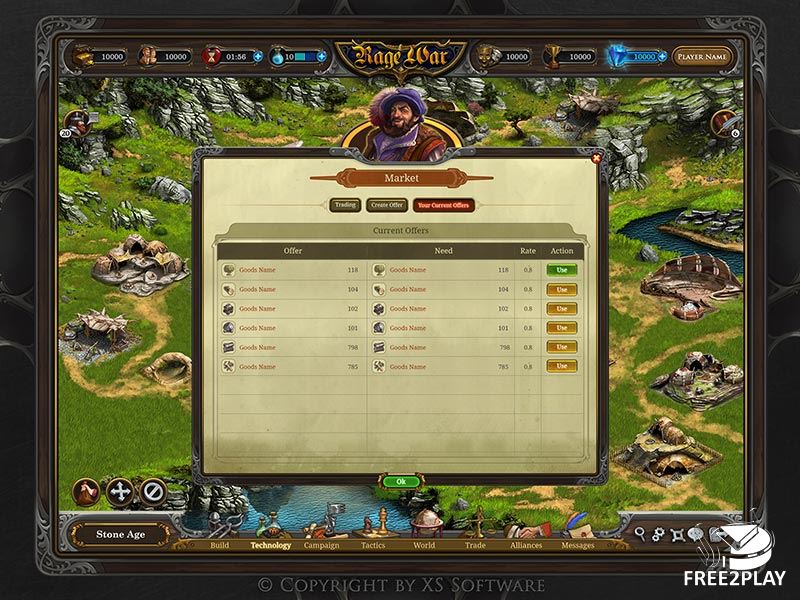
Task: Confirm with the green Ok button
Action: tap(401, 481)
